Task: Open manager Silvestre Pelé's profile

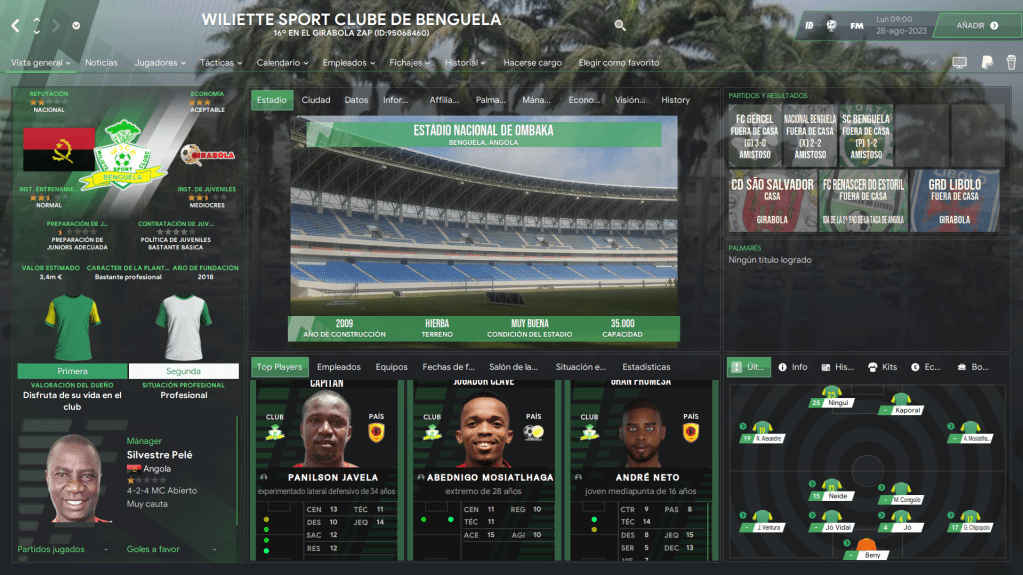Action: [160, 455]
